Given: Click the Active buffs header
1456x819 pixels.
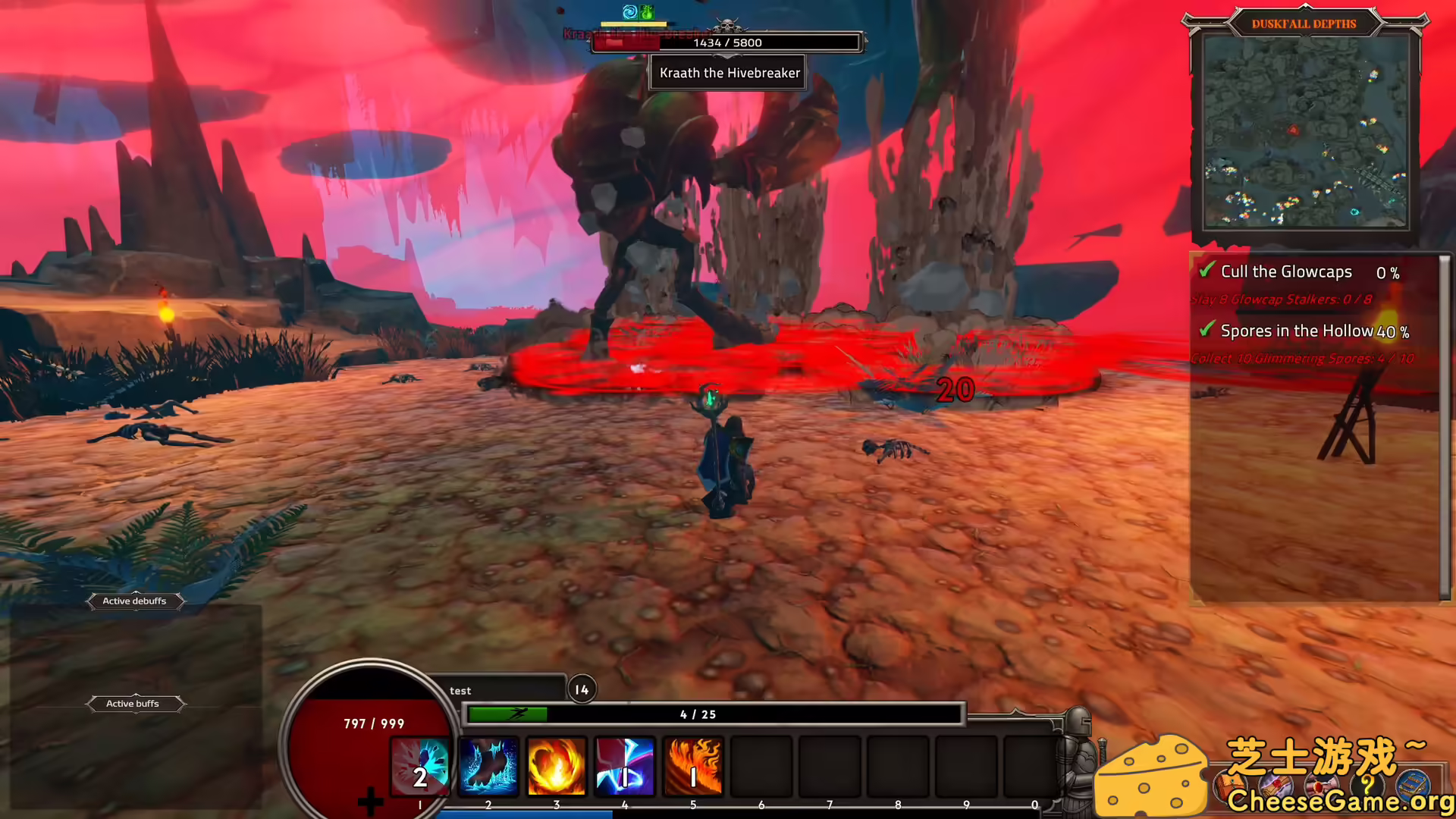Looking at the screenshot, I should (x=133, y=704).
